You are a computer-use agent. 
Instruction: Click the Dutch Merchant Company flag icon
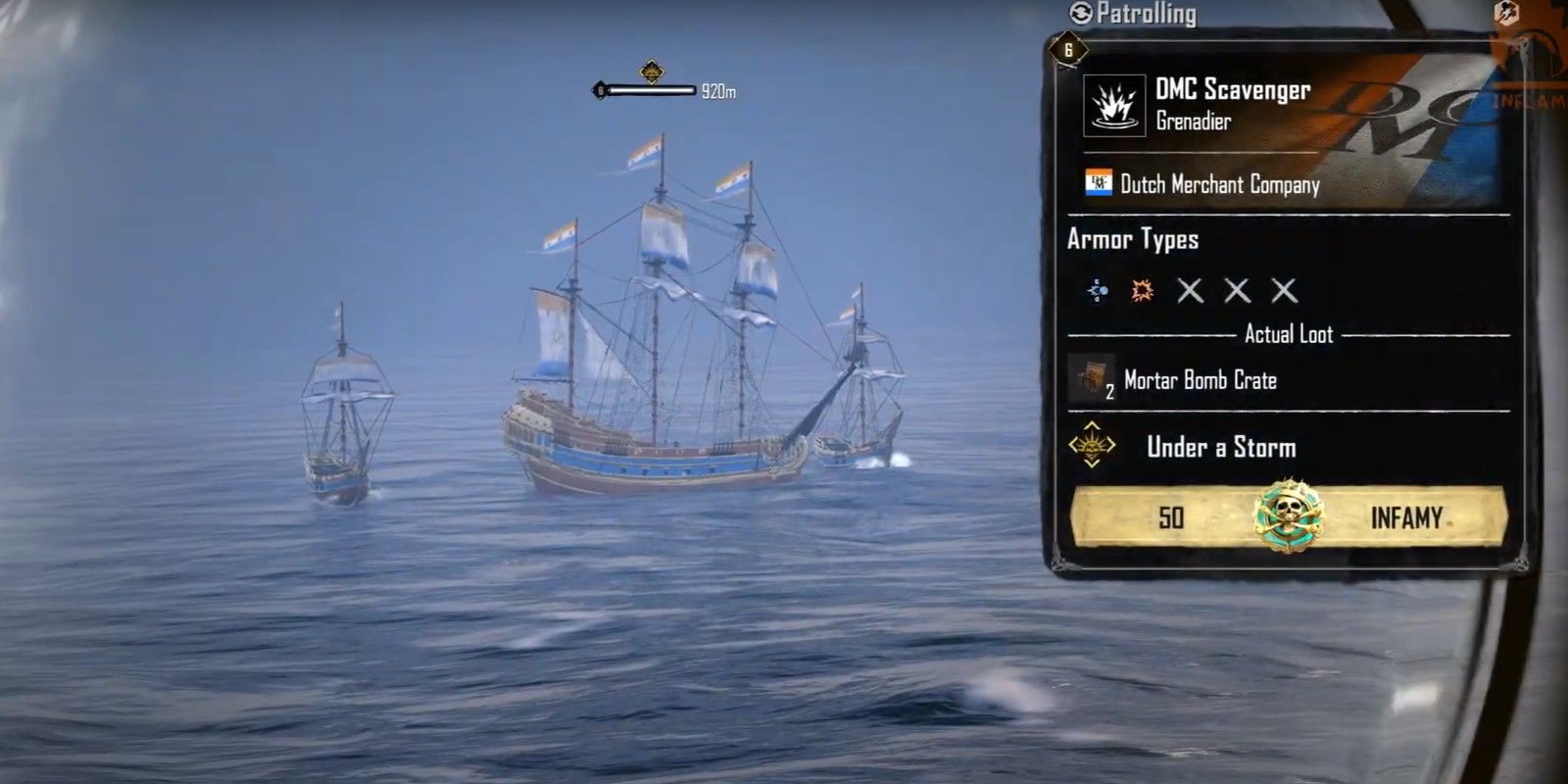[x=1100, y=183]
